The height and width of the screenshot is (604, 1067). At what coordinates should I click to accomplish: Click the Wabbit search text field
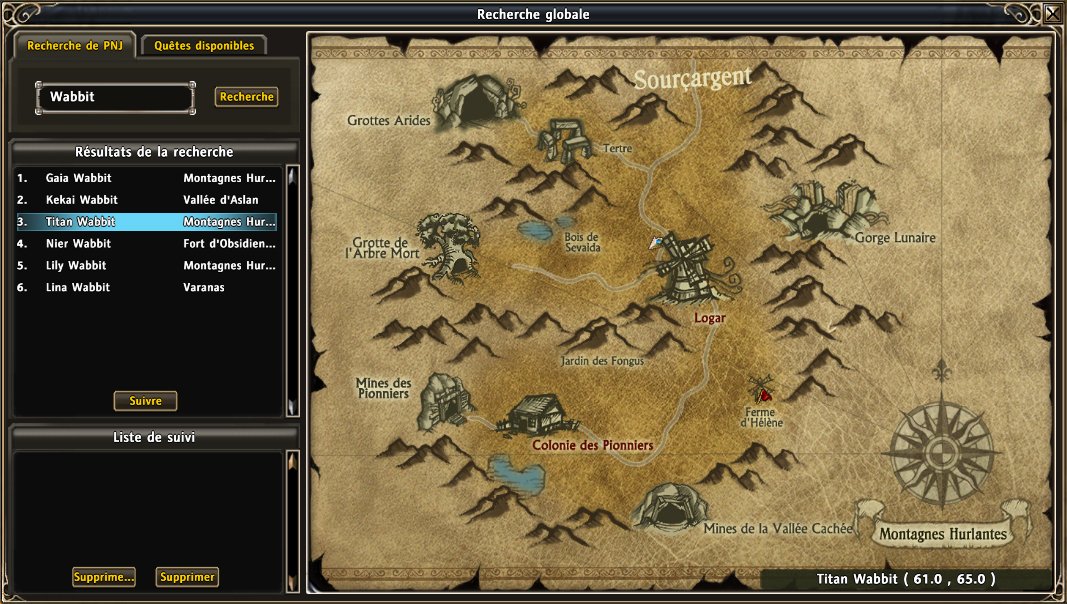114,98
